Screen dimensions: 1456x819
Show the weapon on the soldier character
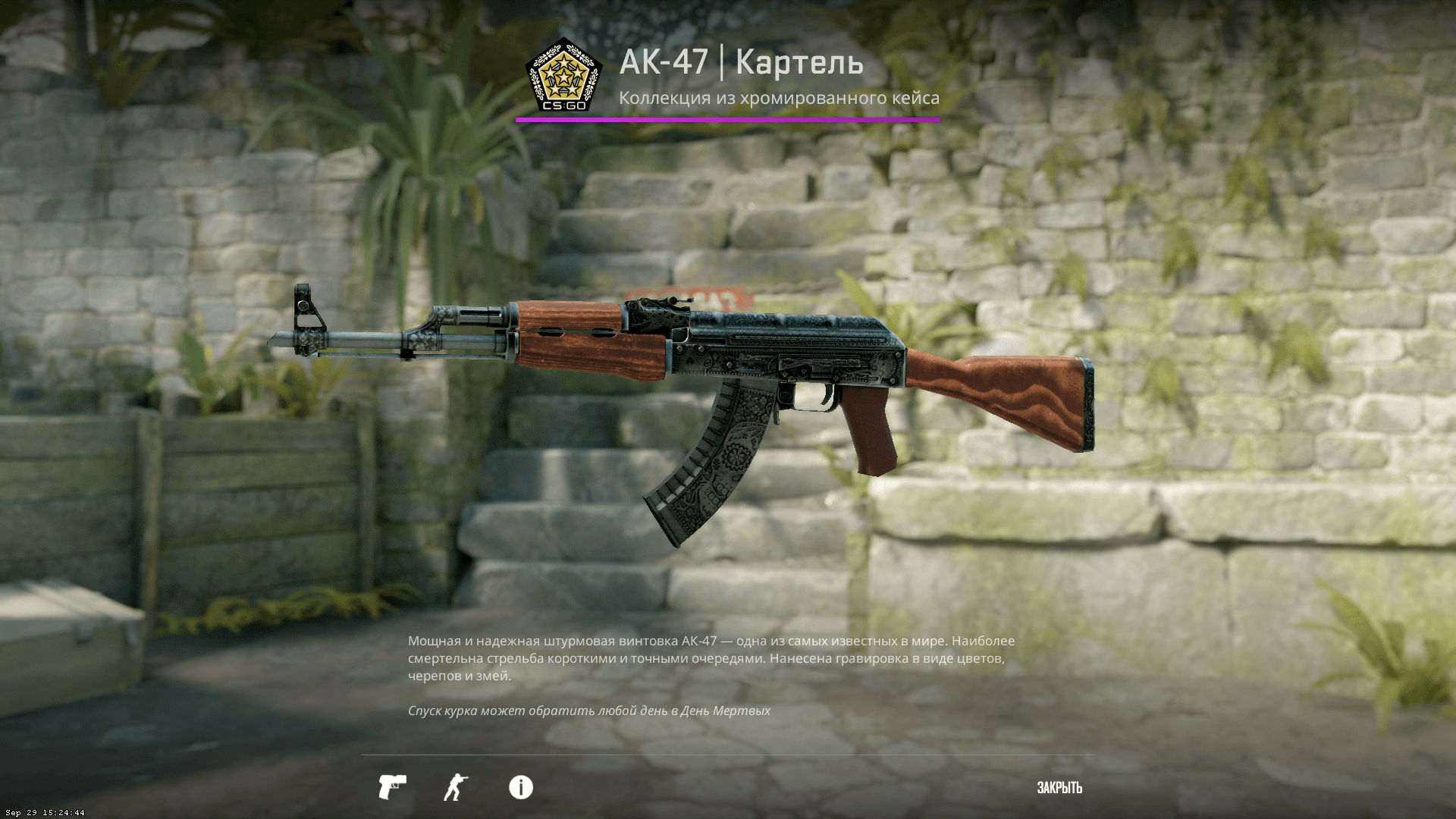pos(456,787)
